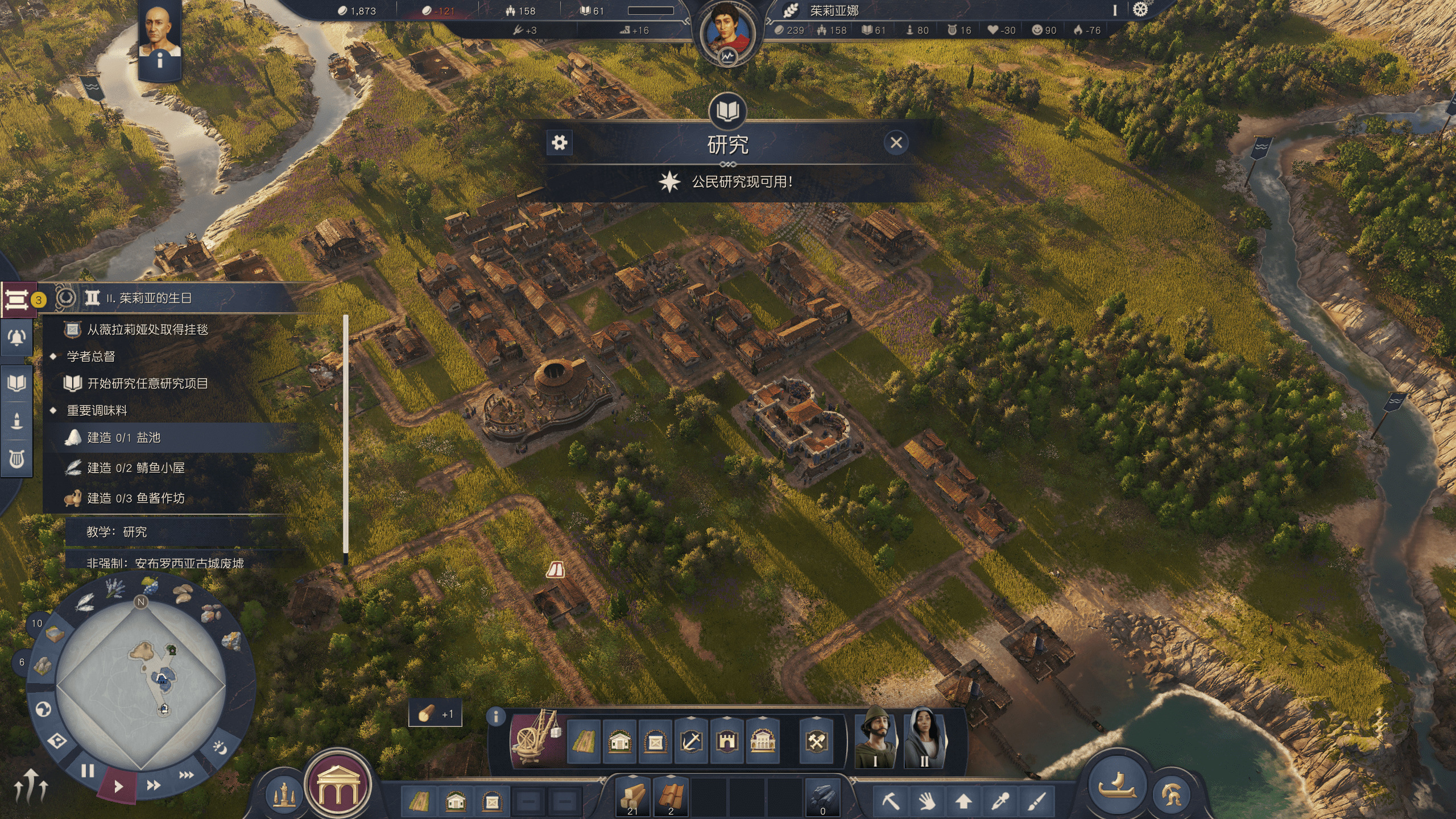Select the road building tool

(x=584, y=742)
